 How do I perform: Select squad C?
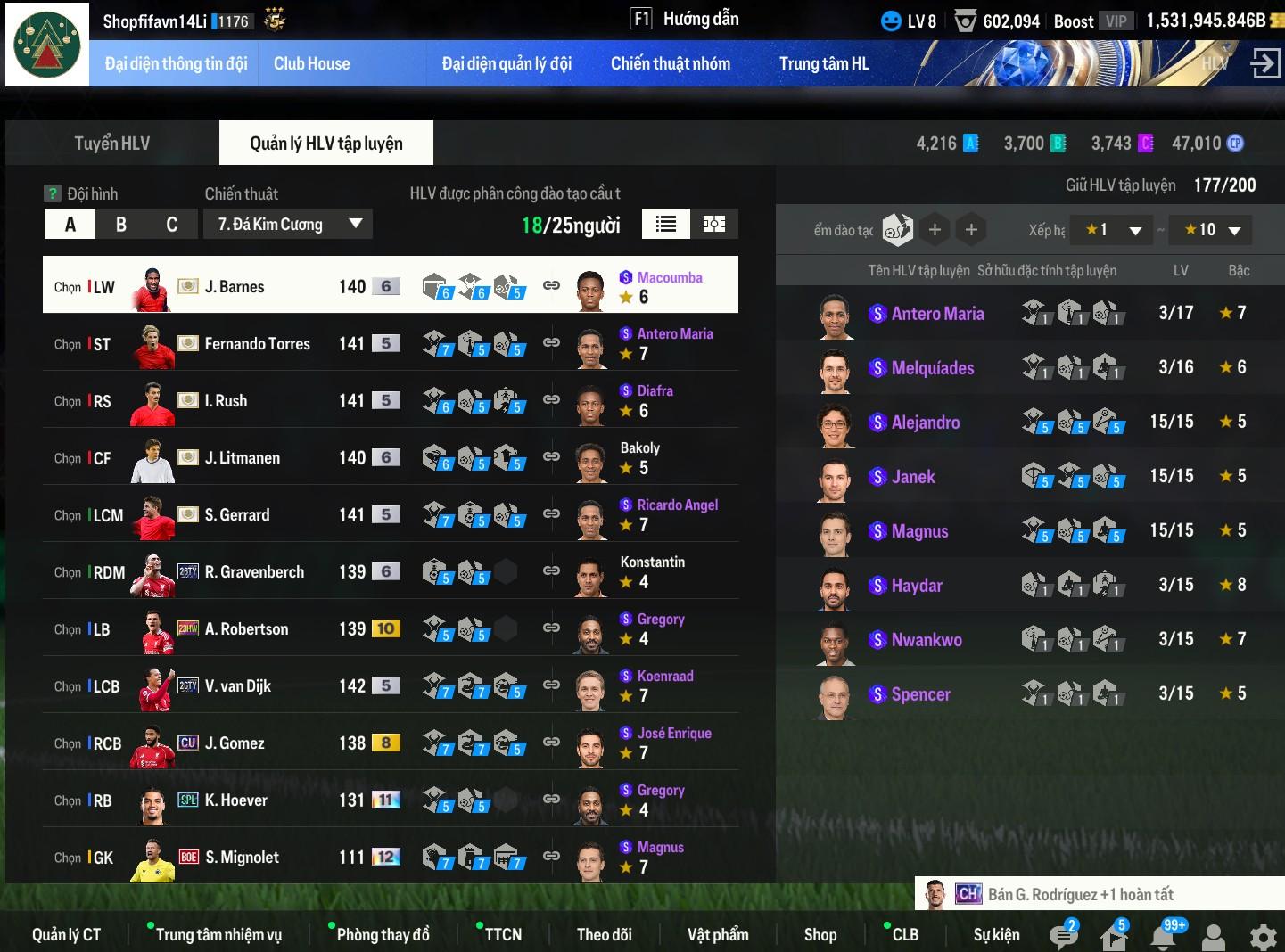click(x=172, y=225)
